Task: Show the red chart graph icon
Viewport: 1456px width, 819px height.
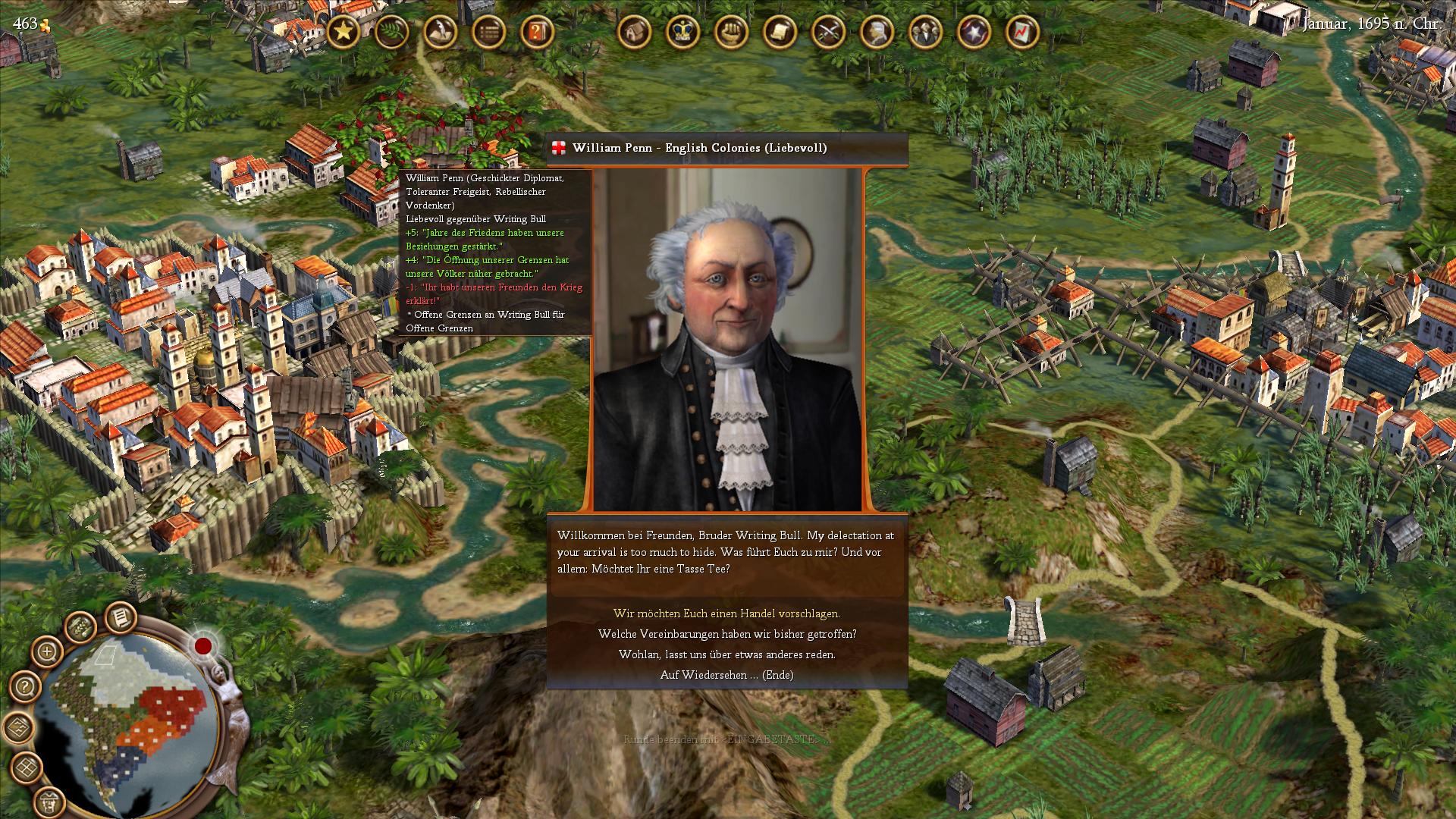Action: click(1022, 32)
